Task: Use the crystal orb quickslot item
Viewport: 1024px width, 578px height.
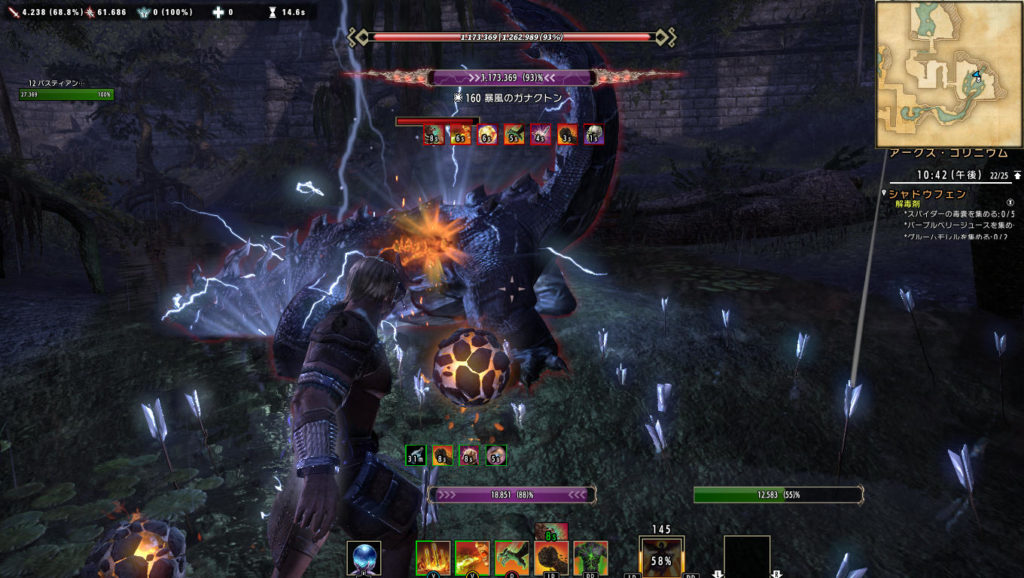Action: click(364, 557)
